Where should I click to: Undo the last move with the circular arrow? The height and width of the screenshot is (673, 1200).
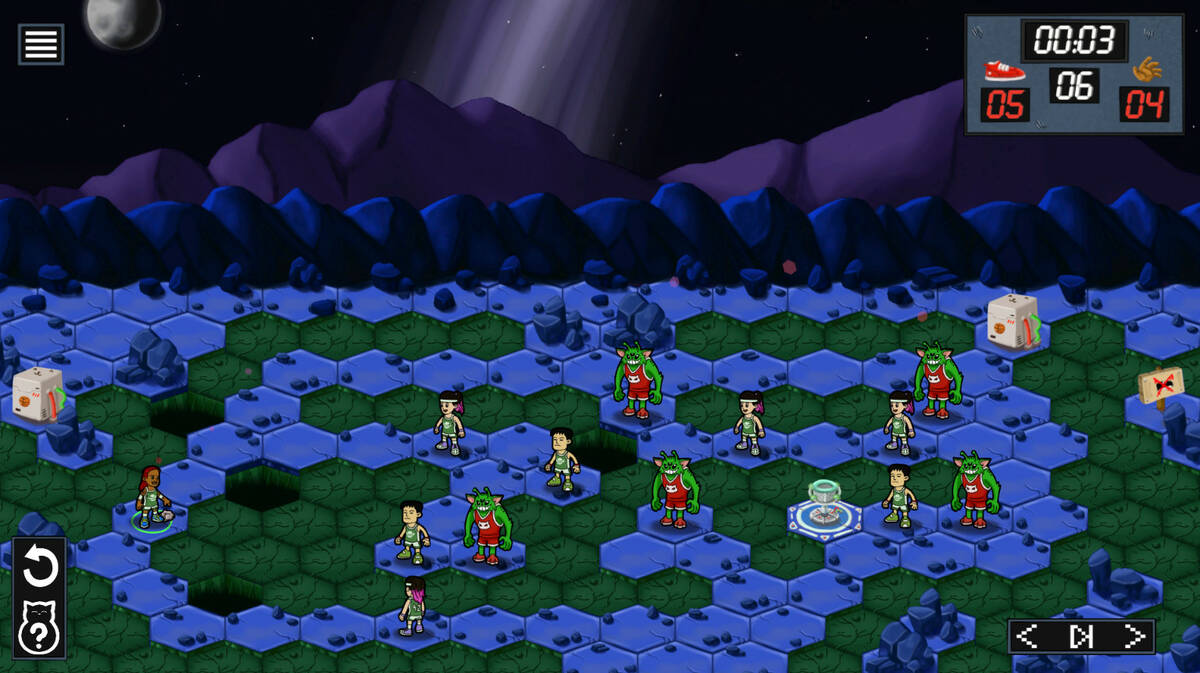40,567
